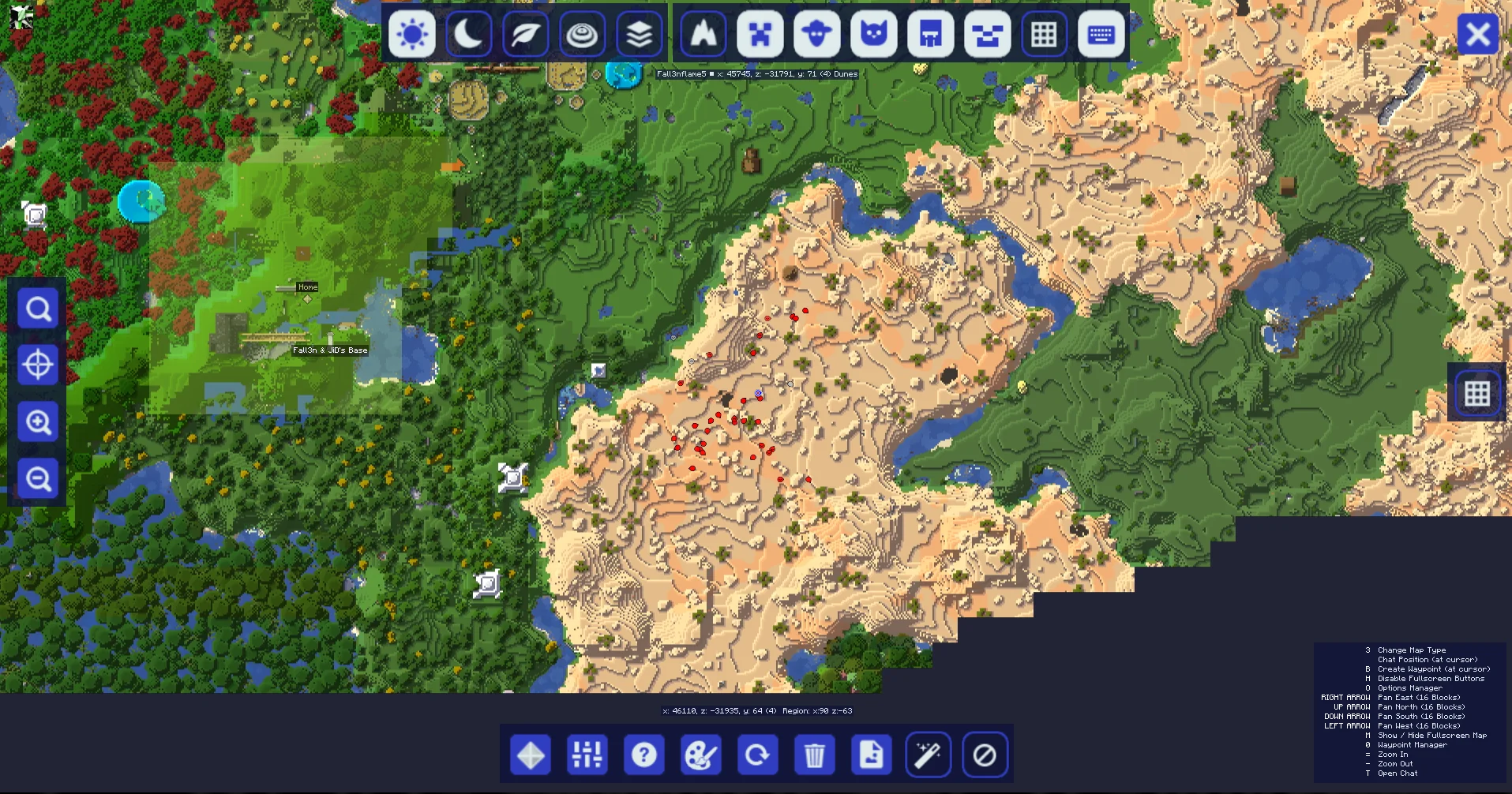1512x794 pixels.
Task: Toggle the cat pets display icon
Action: (x=874, y=35)
